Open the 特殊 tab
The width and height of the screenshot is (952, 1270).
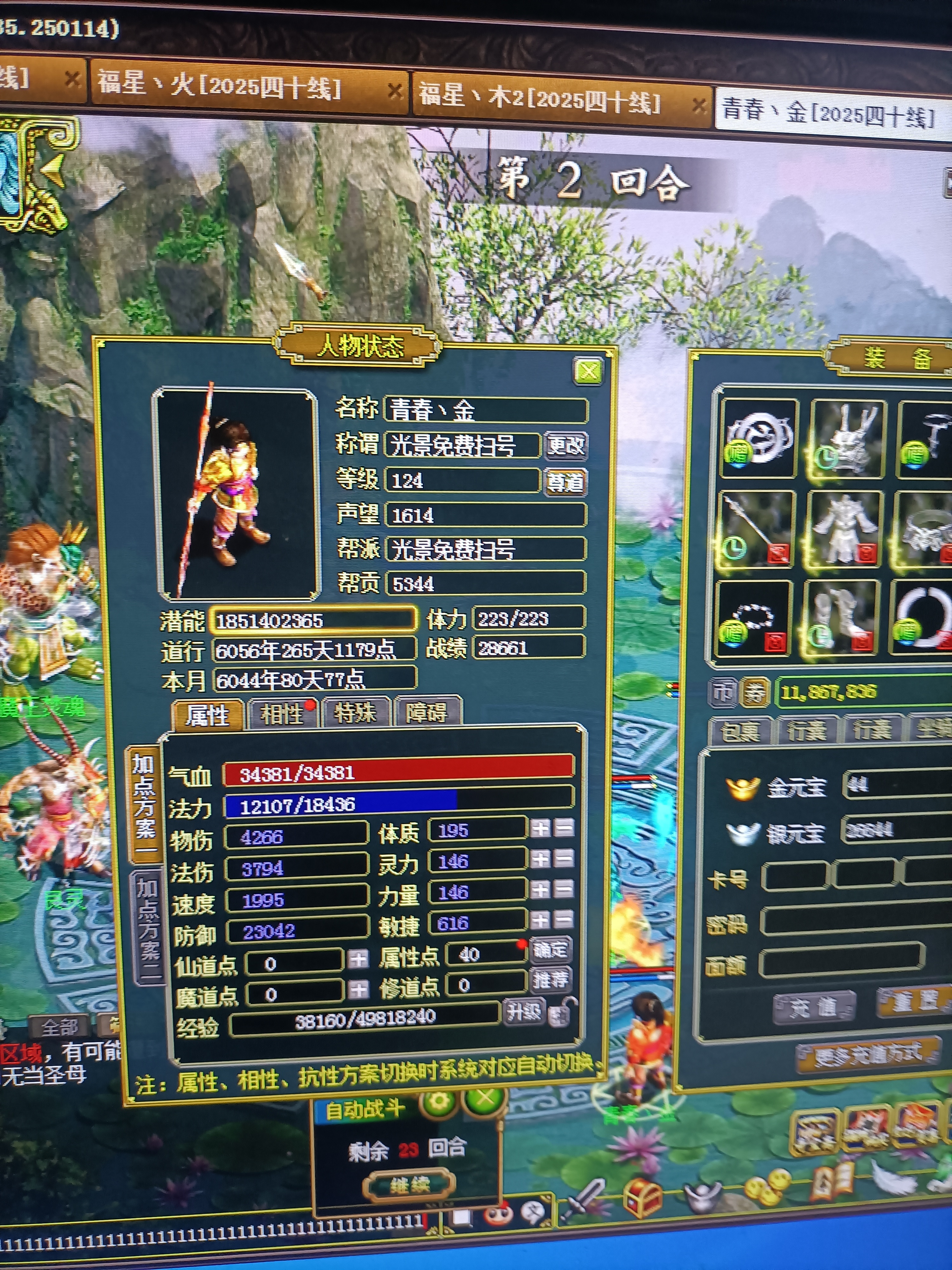pyautogui.click(x=356, y=713)
